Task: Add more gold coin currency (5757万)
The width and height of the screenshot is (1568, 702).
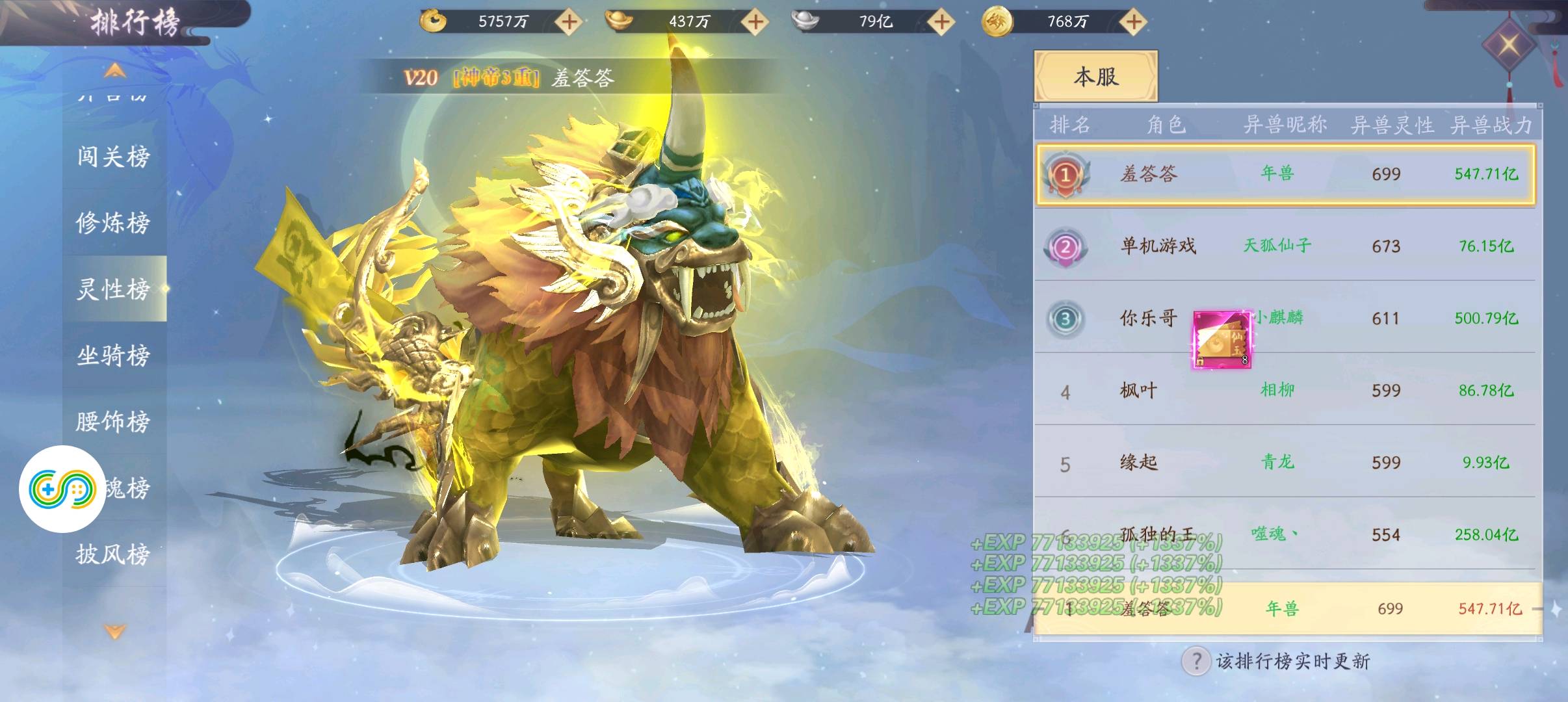Action: point(569,21)
